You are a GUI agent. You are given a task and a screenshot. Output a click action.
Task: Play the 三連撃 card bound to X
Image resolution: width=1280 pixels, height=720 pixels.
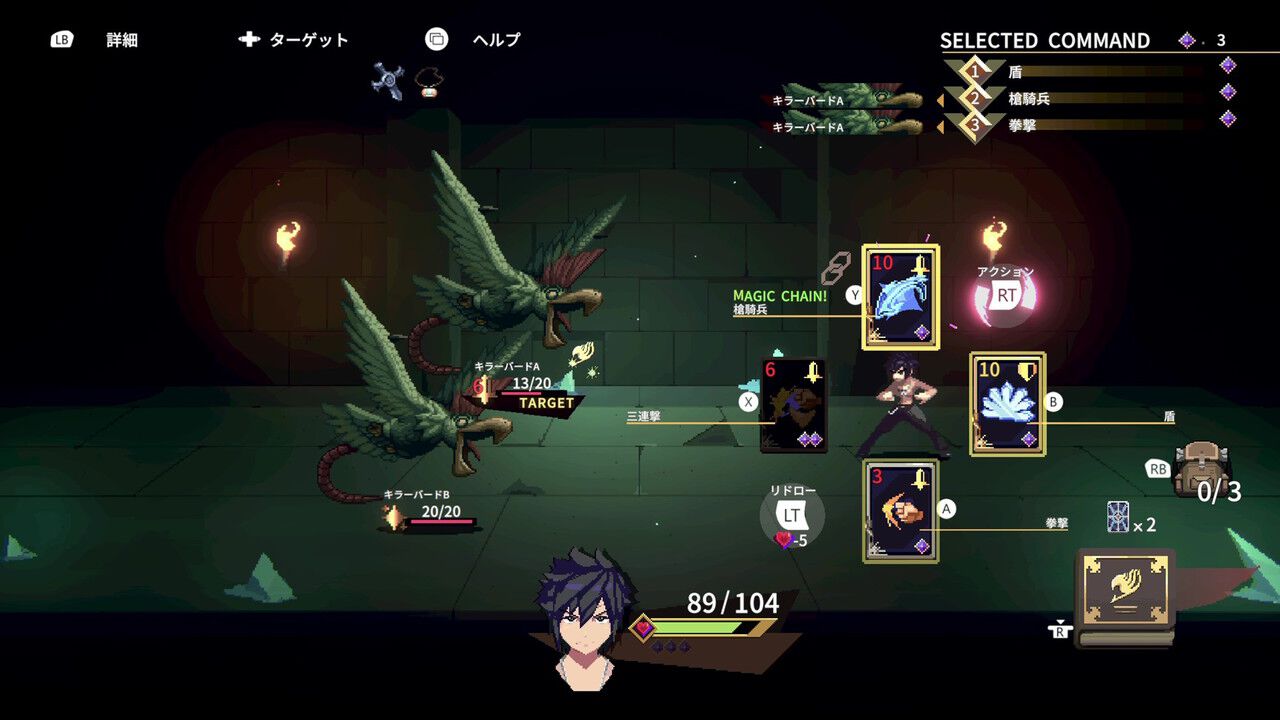(793, 405)
